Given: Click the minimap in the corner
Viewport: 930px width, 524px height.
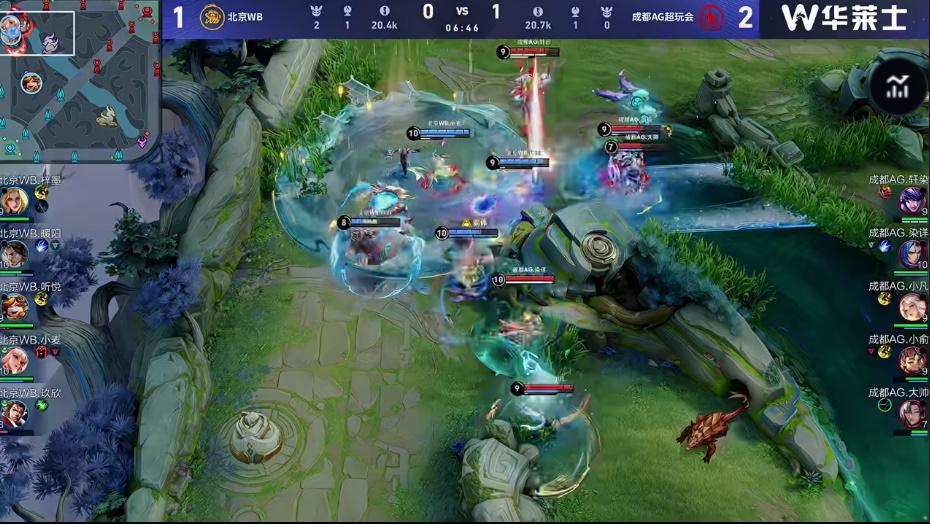Looking at the screenshot, I should click(x=80, y=80).
